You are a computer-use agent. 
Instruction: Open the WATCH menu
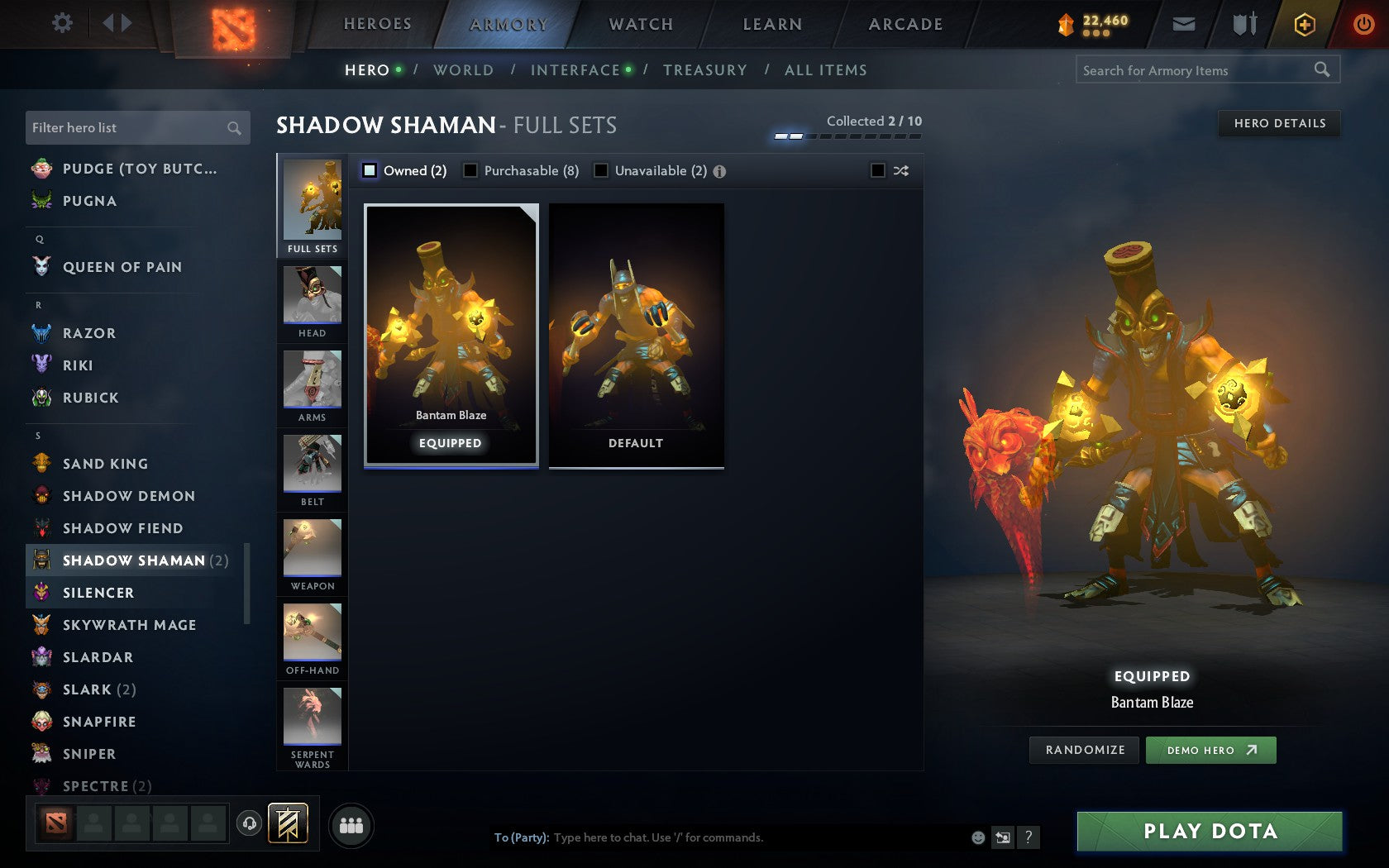pos(640,24)
